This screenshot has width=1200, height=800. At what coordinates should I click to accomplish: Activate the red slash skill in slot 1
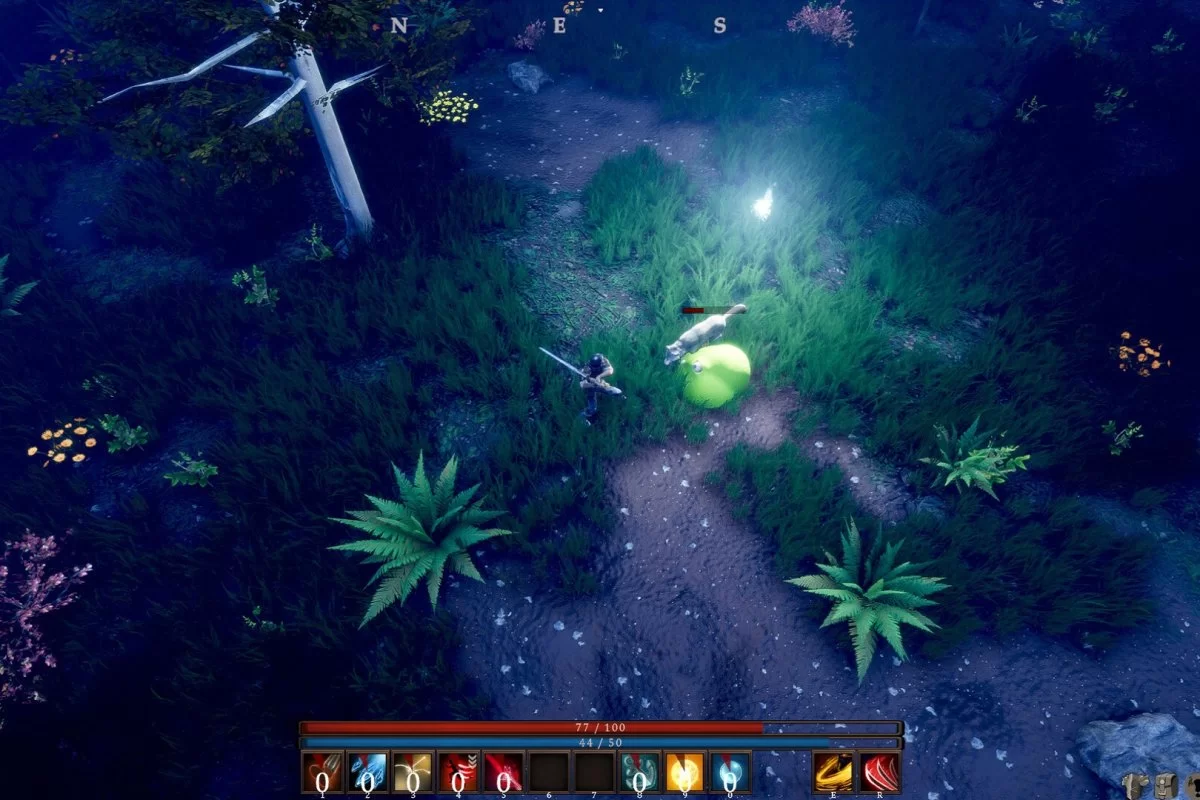pyautogui.click(x=322, y=772)
